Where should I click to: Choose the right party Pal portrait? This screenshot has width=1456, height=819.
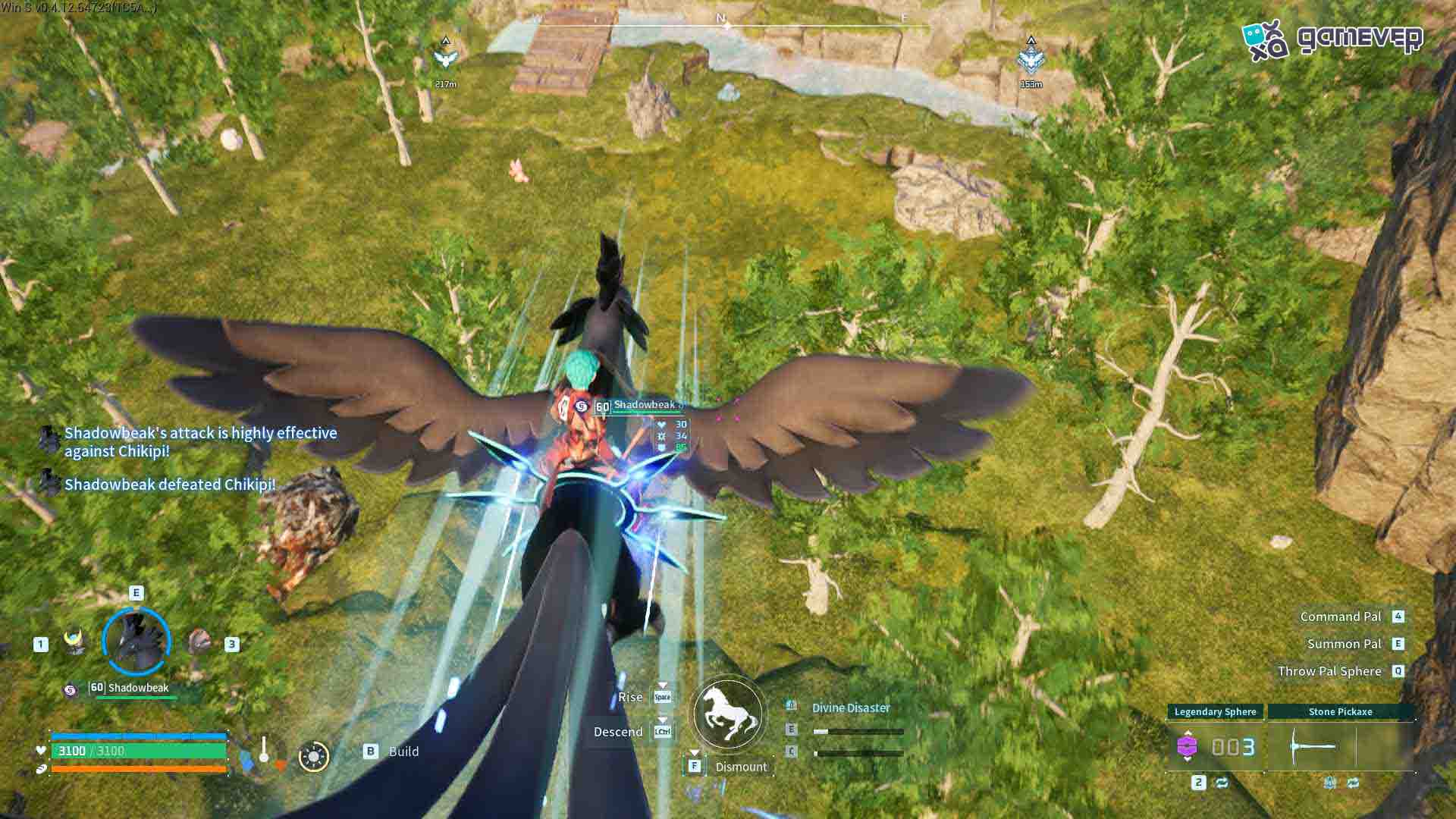click(x=199, y=642)
